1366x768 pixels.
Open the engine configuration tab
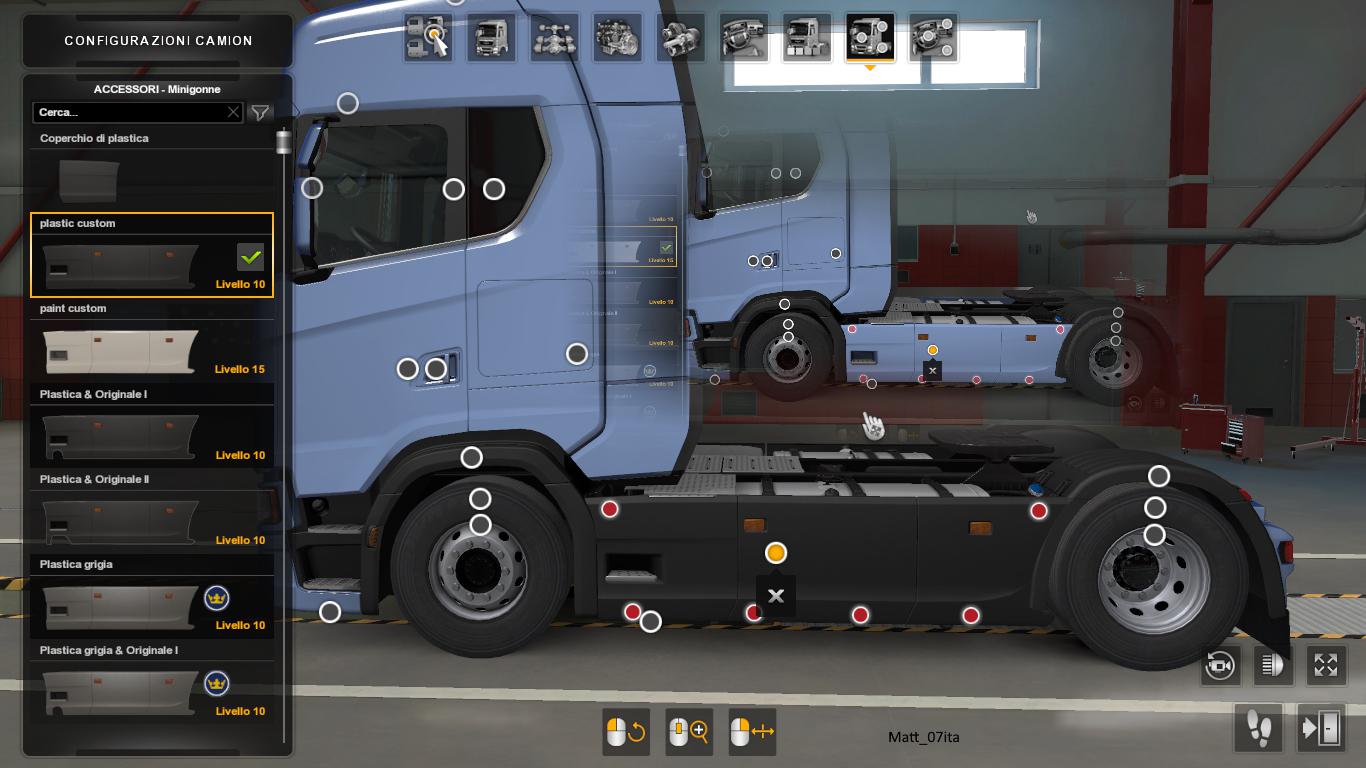coord(617,38)
